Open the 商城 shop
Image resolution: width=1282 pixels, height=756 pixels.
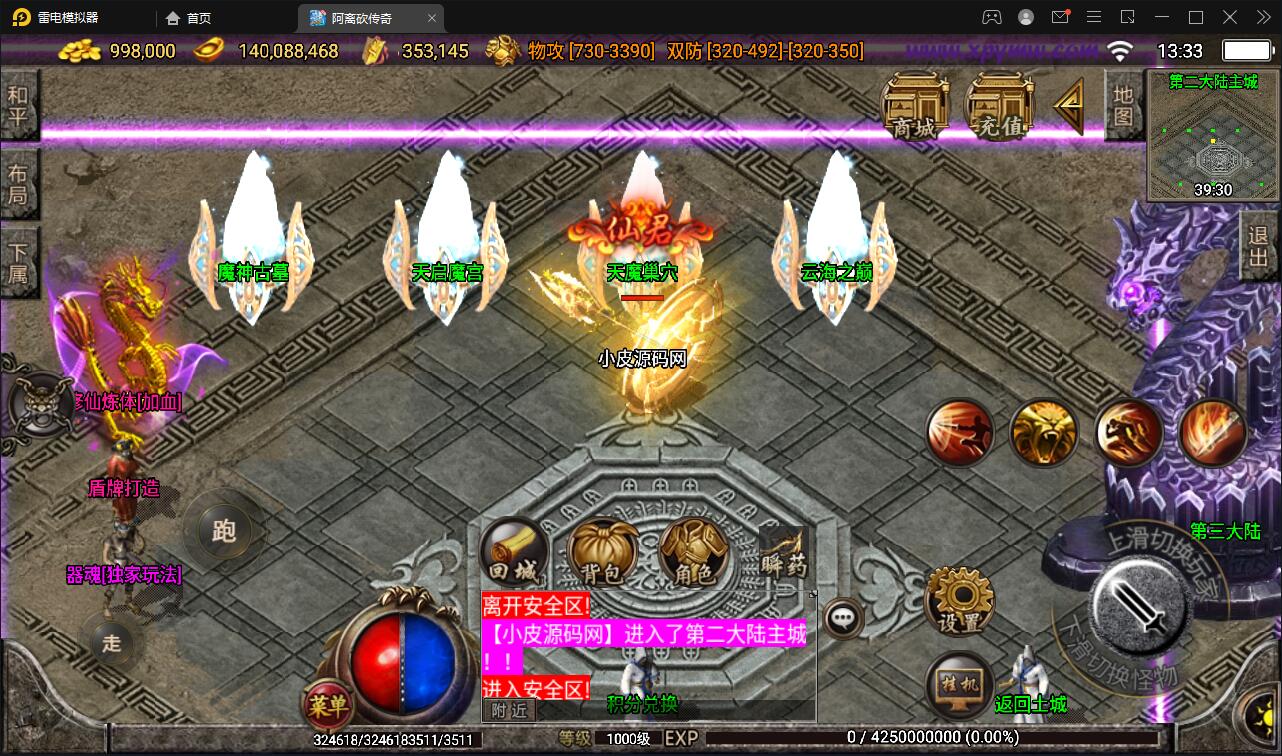click(915, 105)
